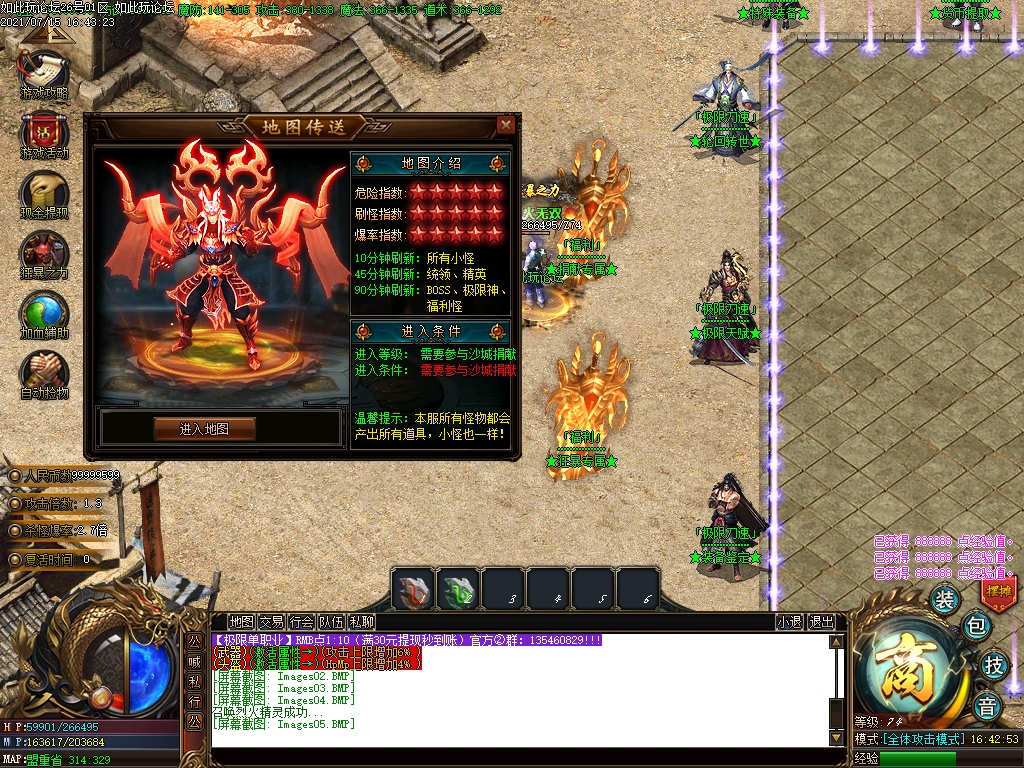Open the bag with the 包 button
Screen dimensions: 1024x768
pos(976,627)
